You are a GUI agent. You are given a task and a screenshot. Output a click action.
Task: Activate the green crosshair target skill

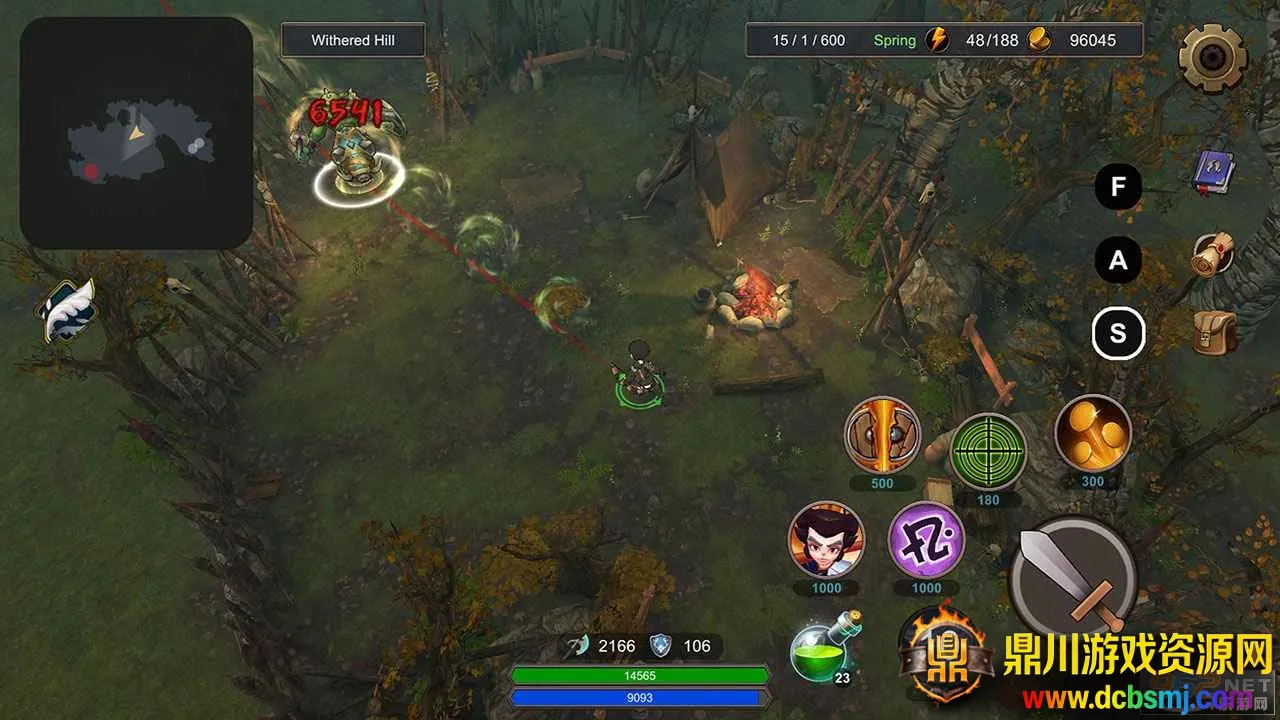(987, 452)
